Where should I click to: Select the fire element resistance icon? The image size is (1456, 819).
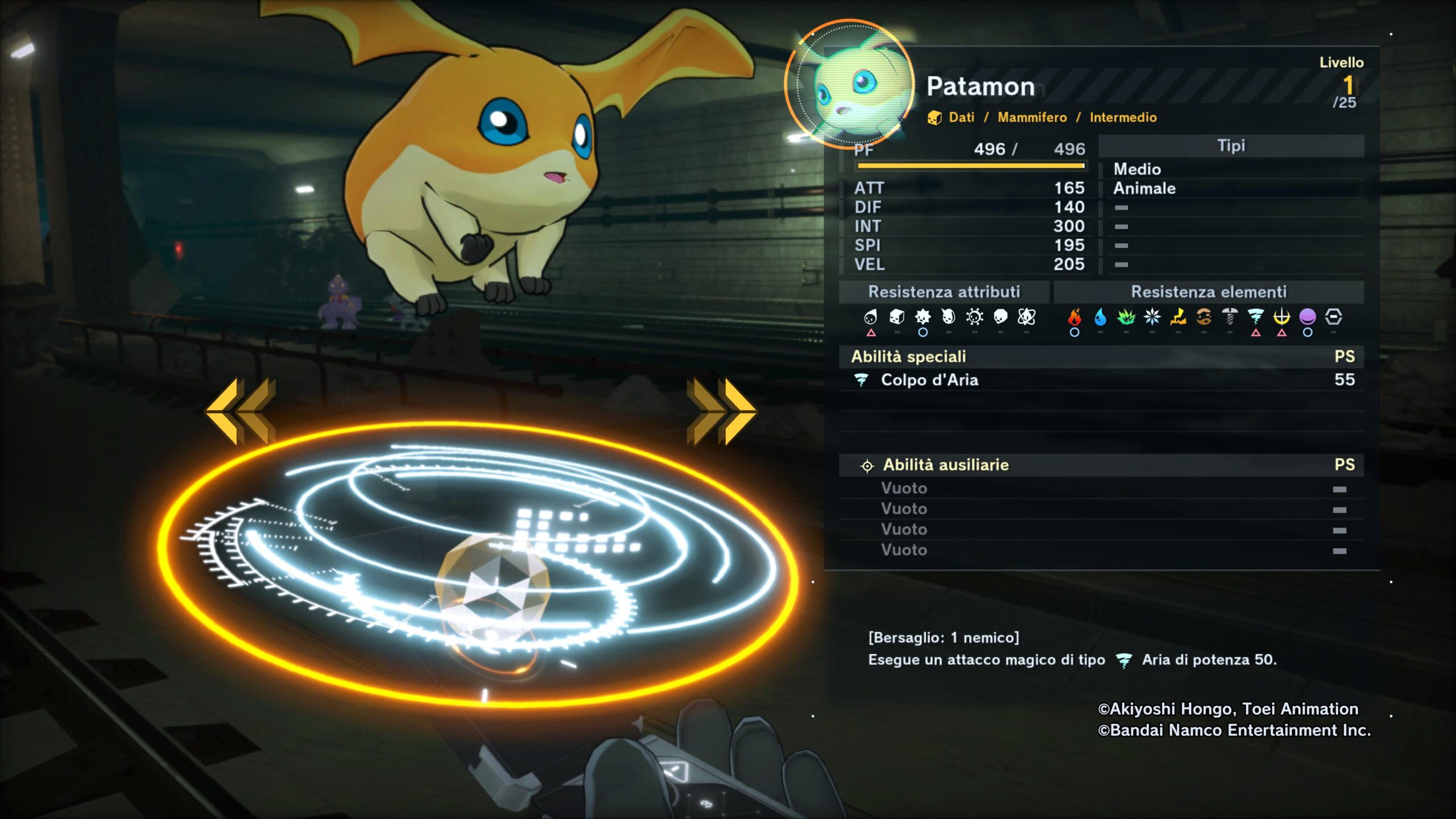[1074, 317]
